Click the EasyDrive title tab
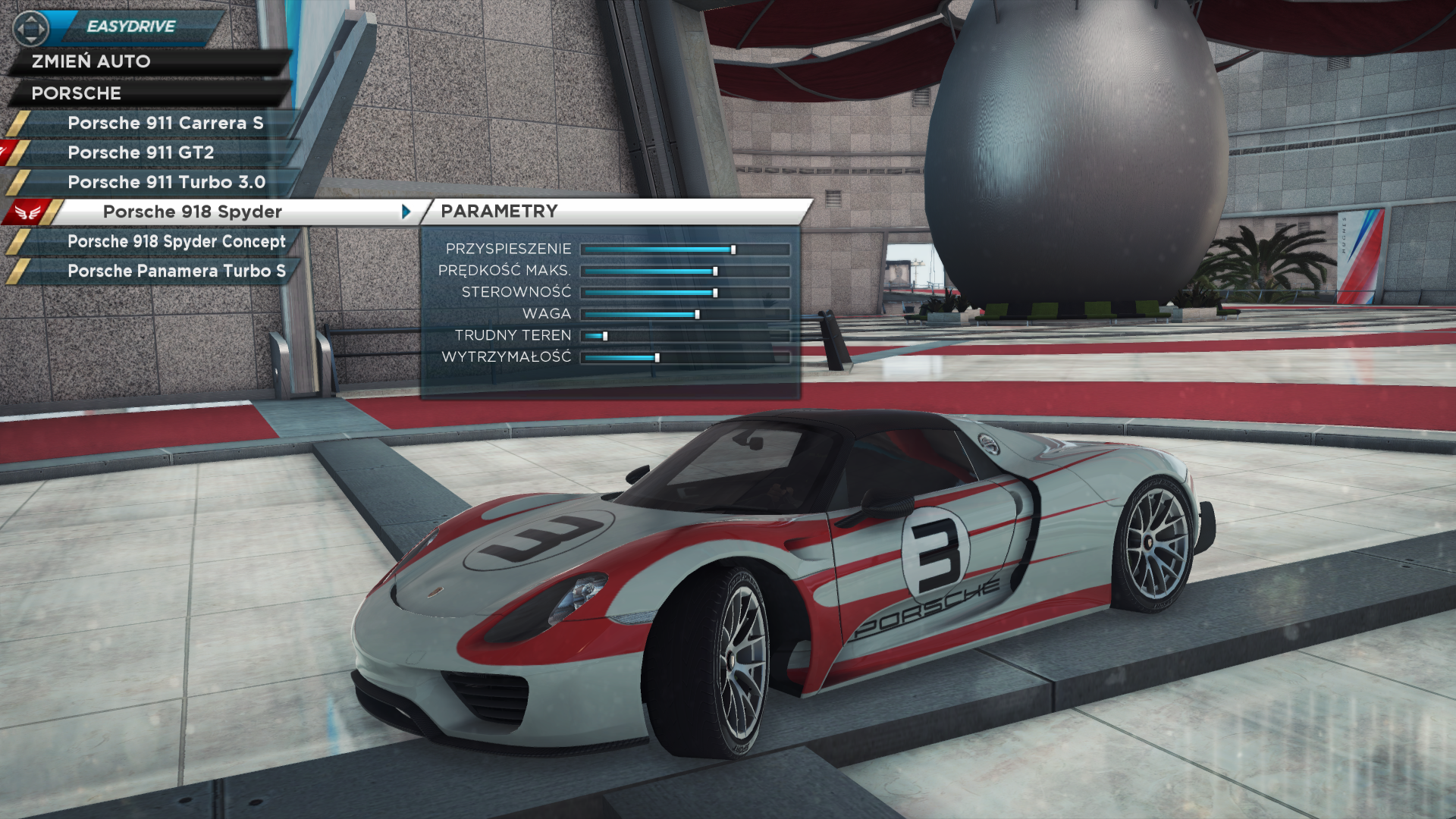 pos(131,27)
